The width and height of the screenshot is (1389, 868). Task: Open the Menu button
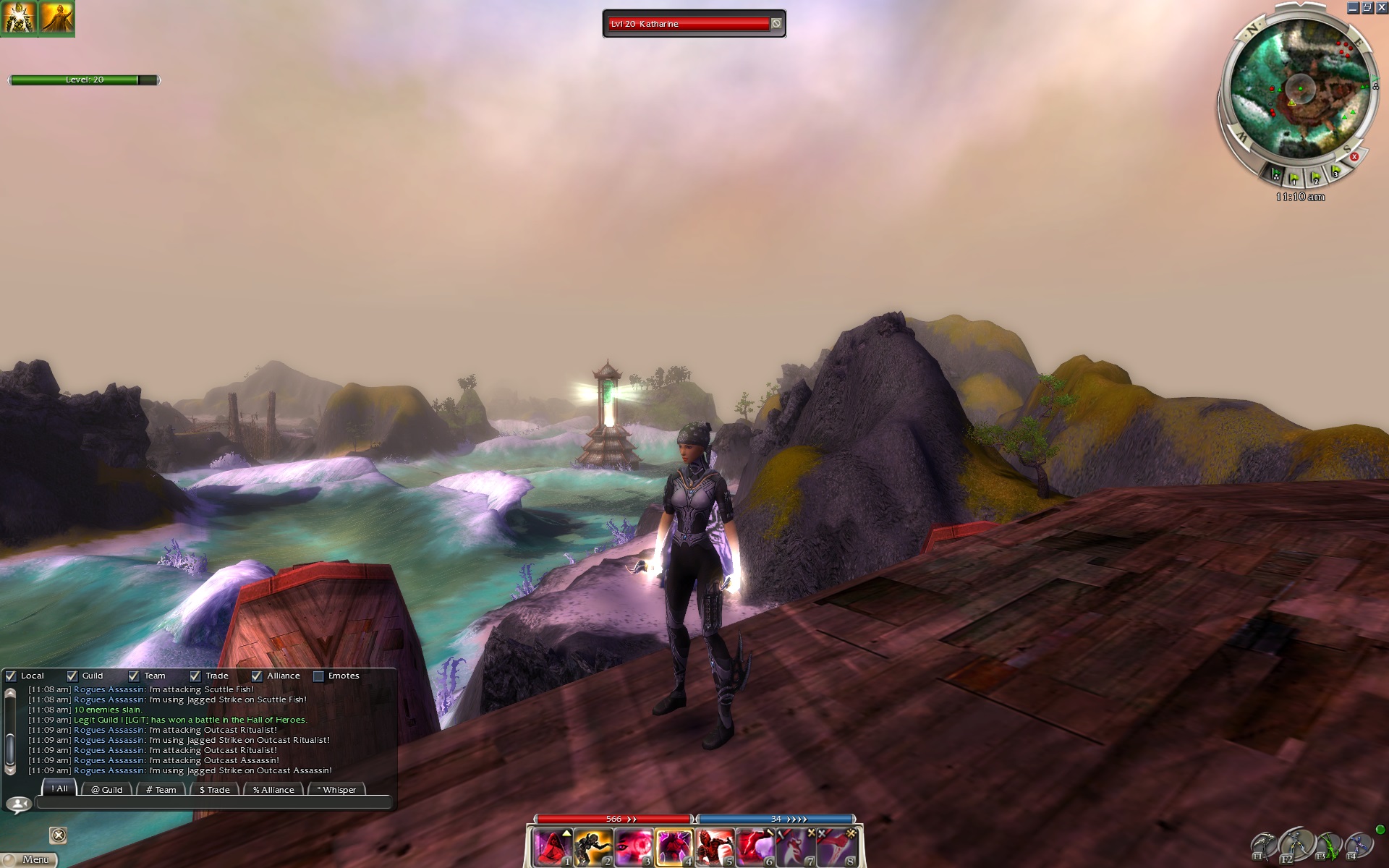[30, 859]
